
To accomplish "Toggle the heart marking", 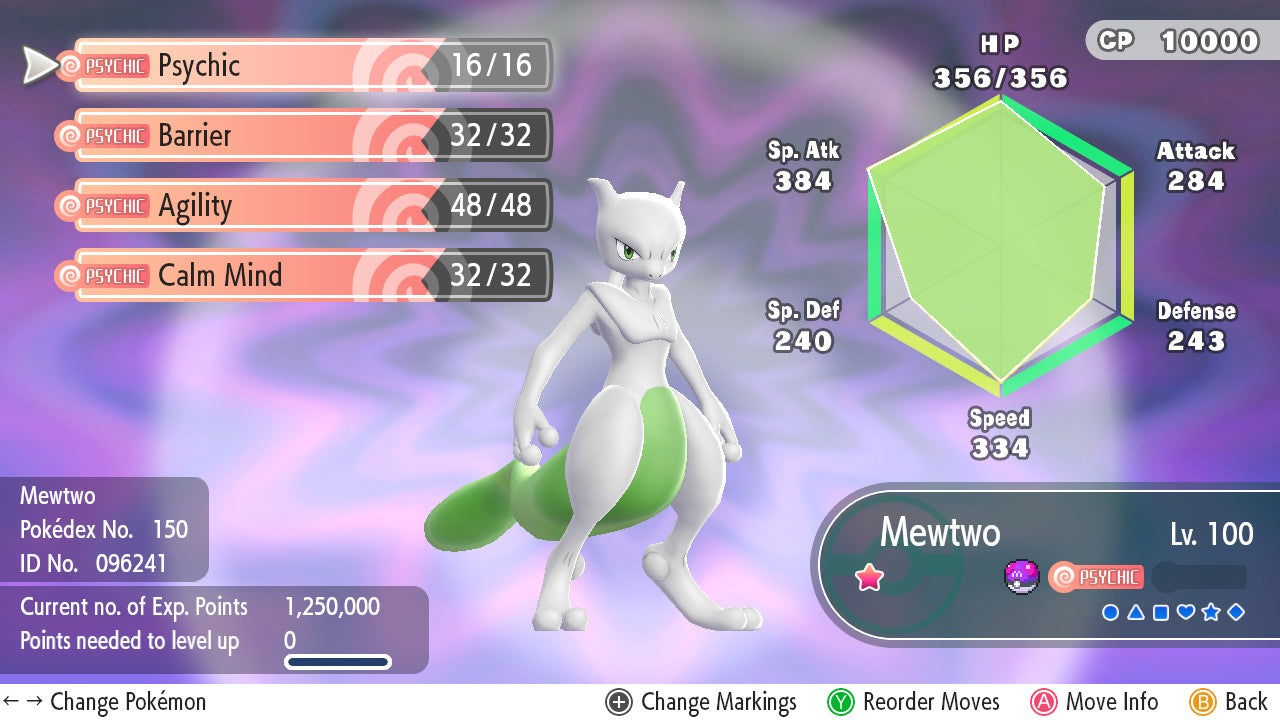I will click(x=1186, y=612).
